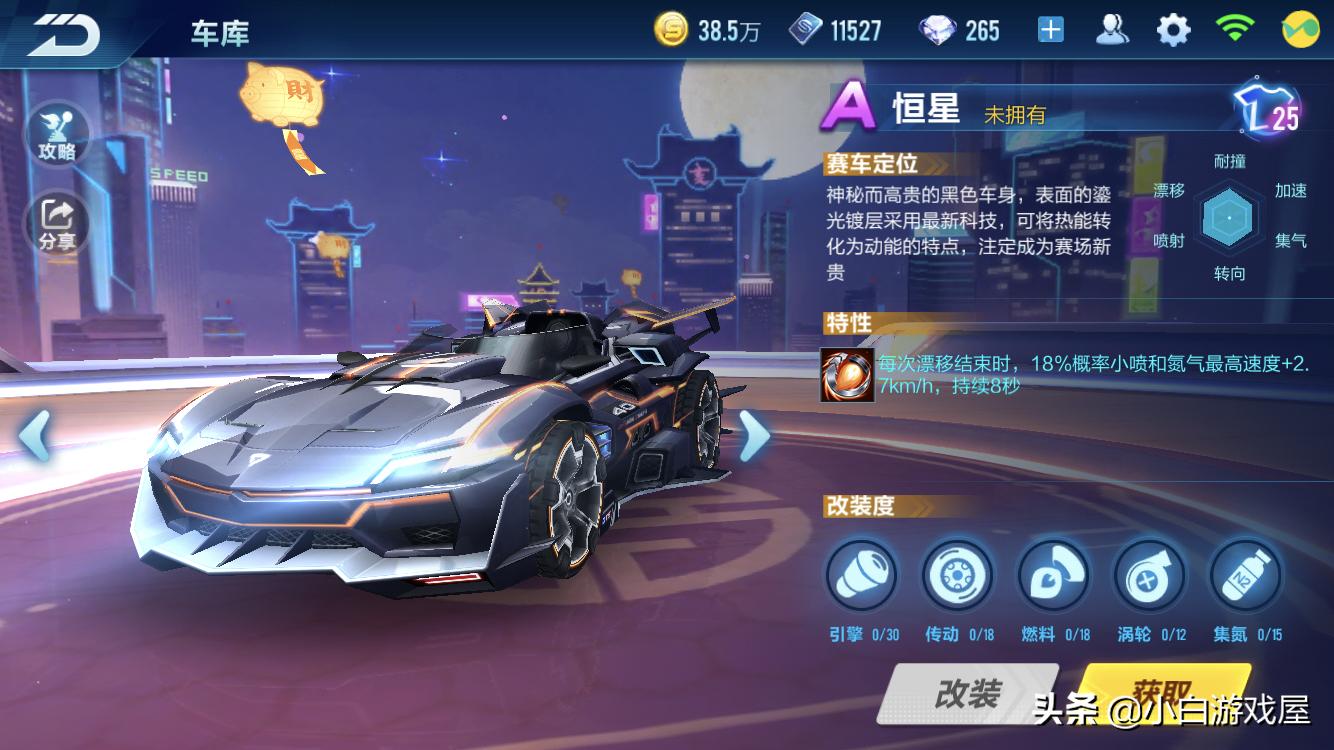Image resolution: width=1334 pixels, height=750 pixels.
Task: Open the 分享 share panel
Action: tap(57, 218)
